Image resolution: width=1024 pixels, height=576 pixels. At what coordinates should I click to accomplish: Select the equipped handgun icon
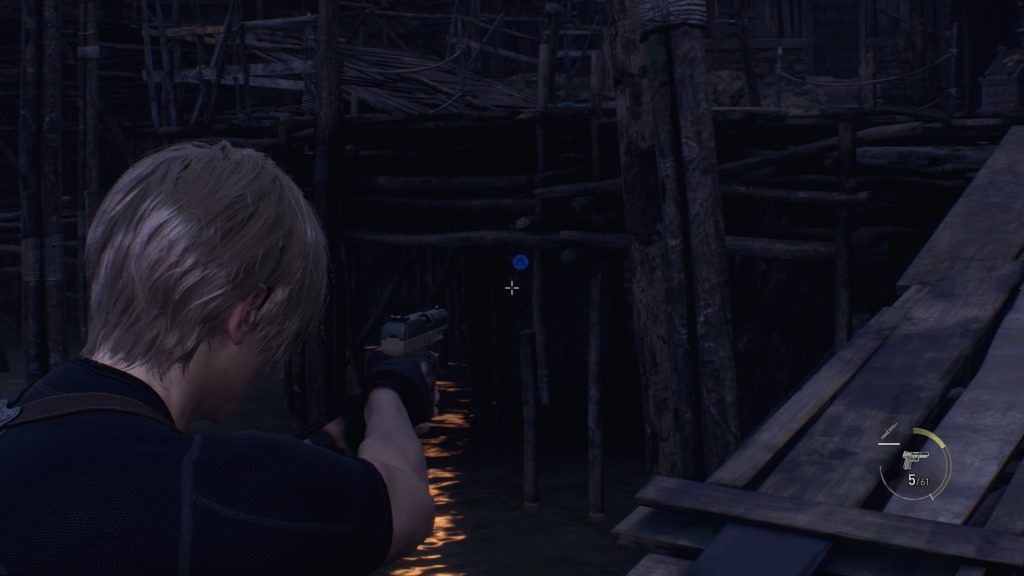click(x=914, y=460)
